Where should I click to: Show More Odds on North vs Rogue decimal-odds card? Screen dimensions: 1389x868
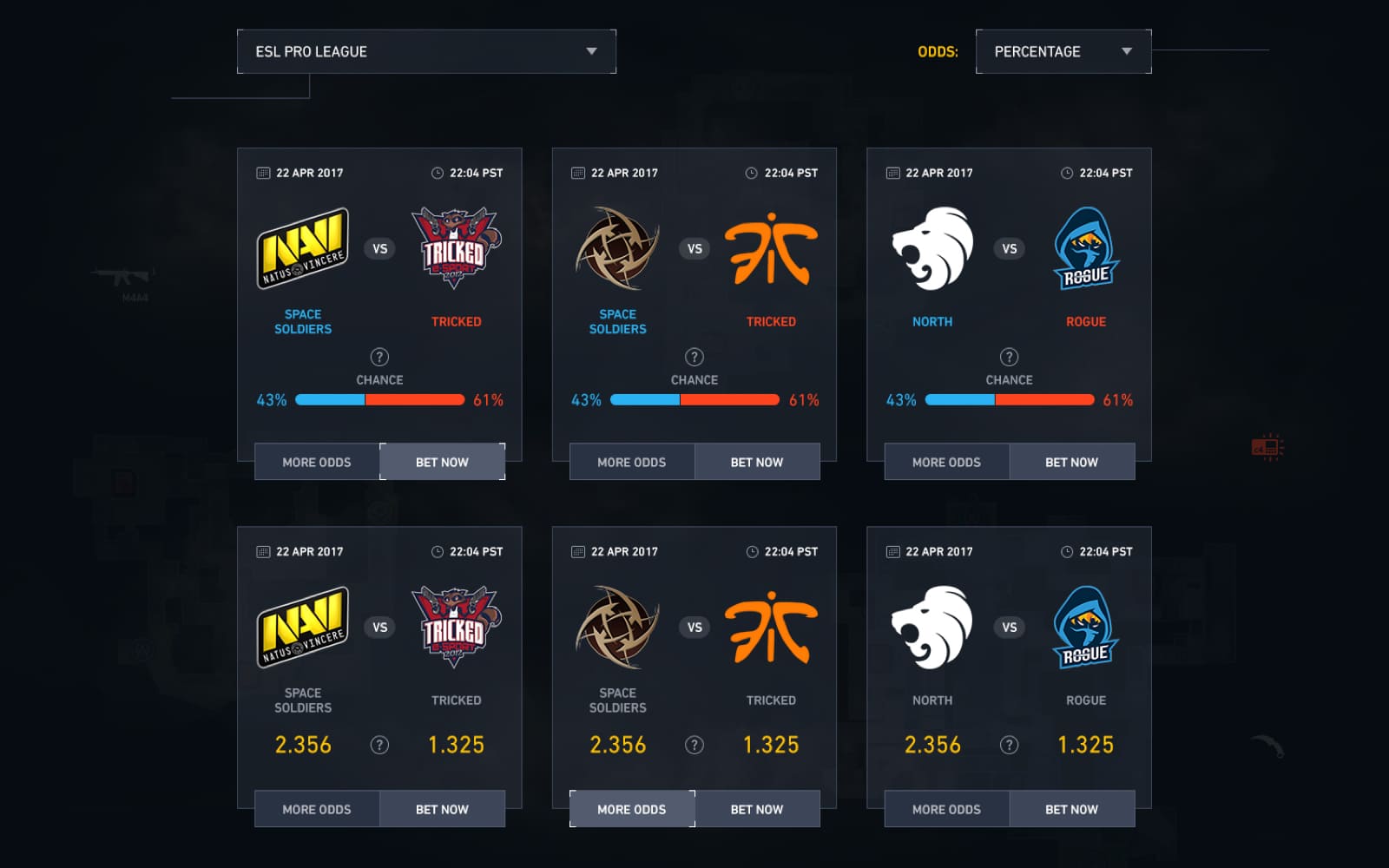pyautogui.click(x=946, y=809)
